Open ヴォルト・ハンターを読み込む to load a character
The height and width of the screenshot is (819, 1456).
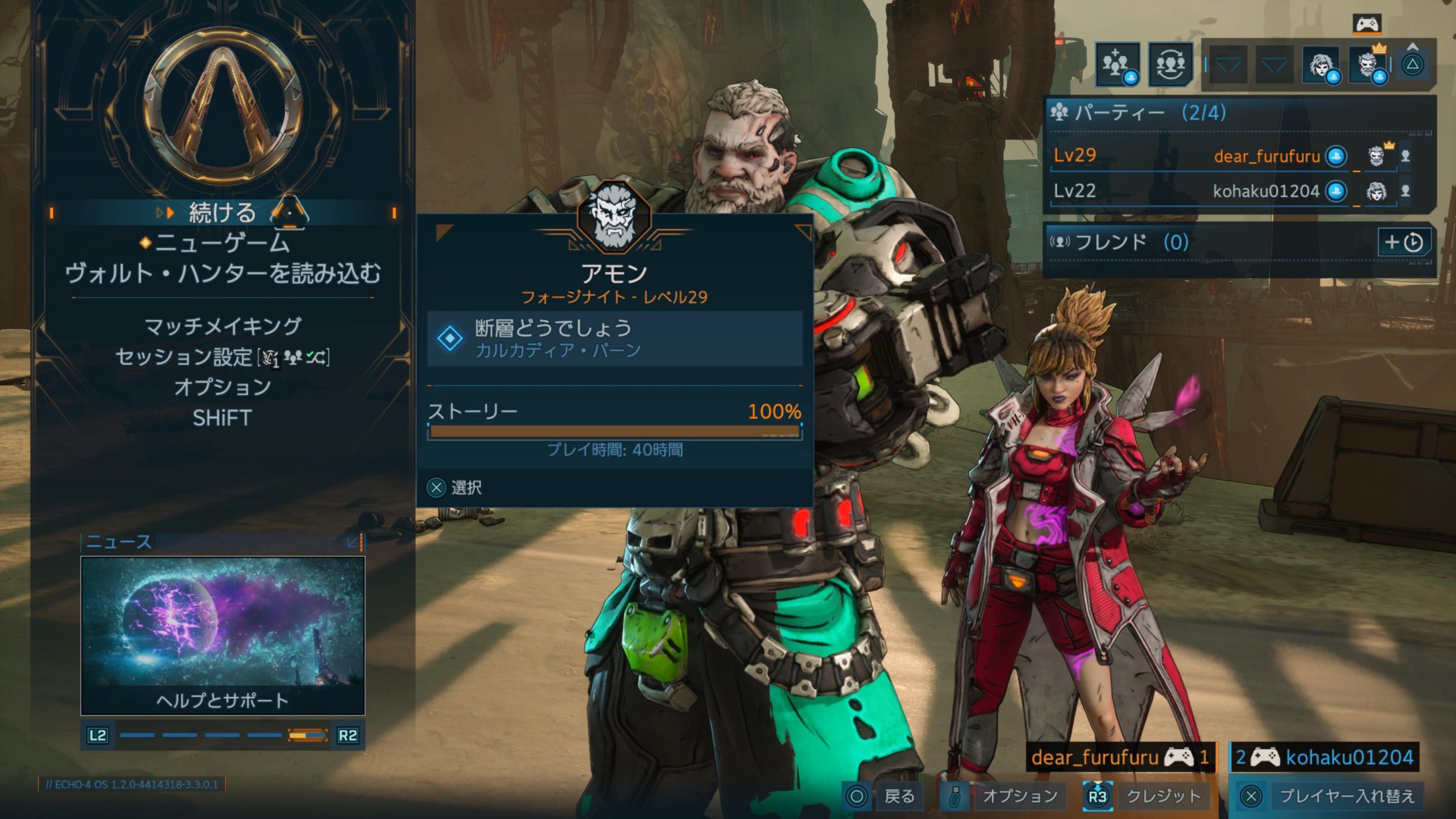(222, 274)
